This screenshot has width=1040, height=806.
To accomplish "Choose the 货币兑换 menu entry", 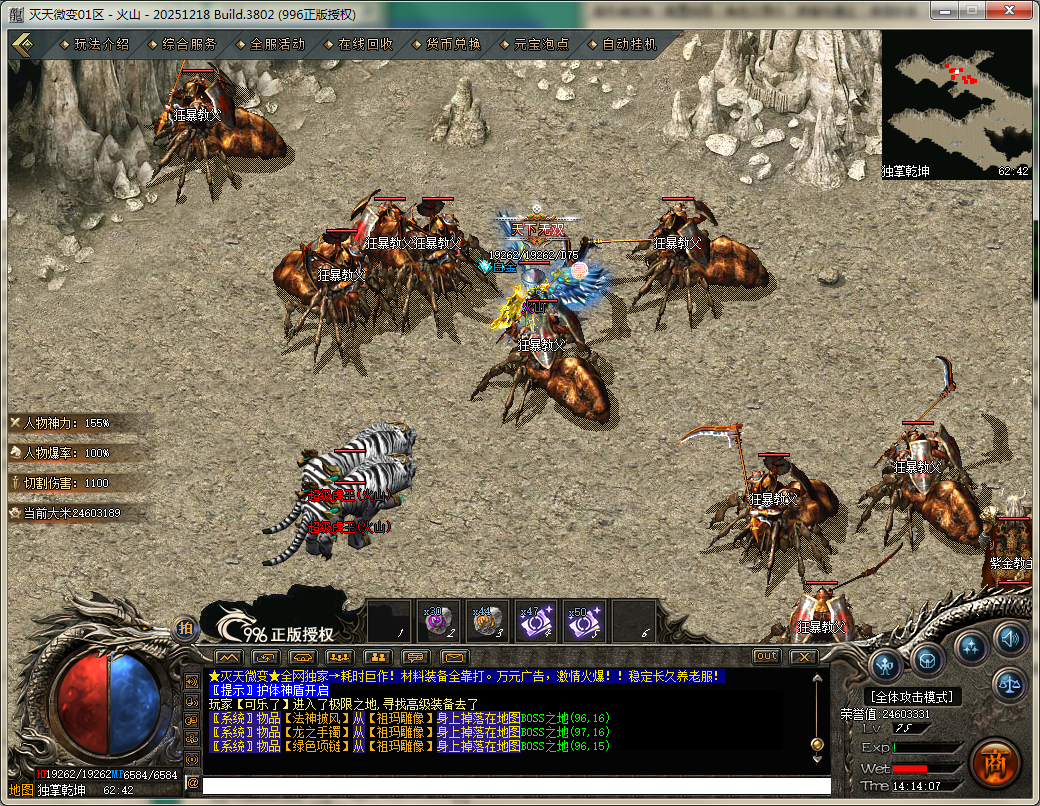I will (x=453, y=44).
